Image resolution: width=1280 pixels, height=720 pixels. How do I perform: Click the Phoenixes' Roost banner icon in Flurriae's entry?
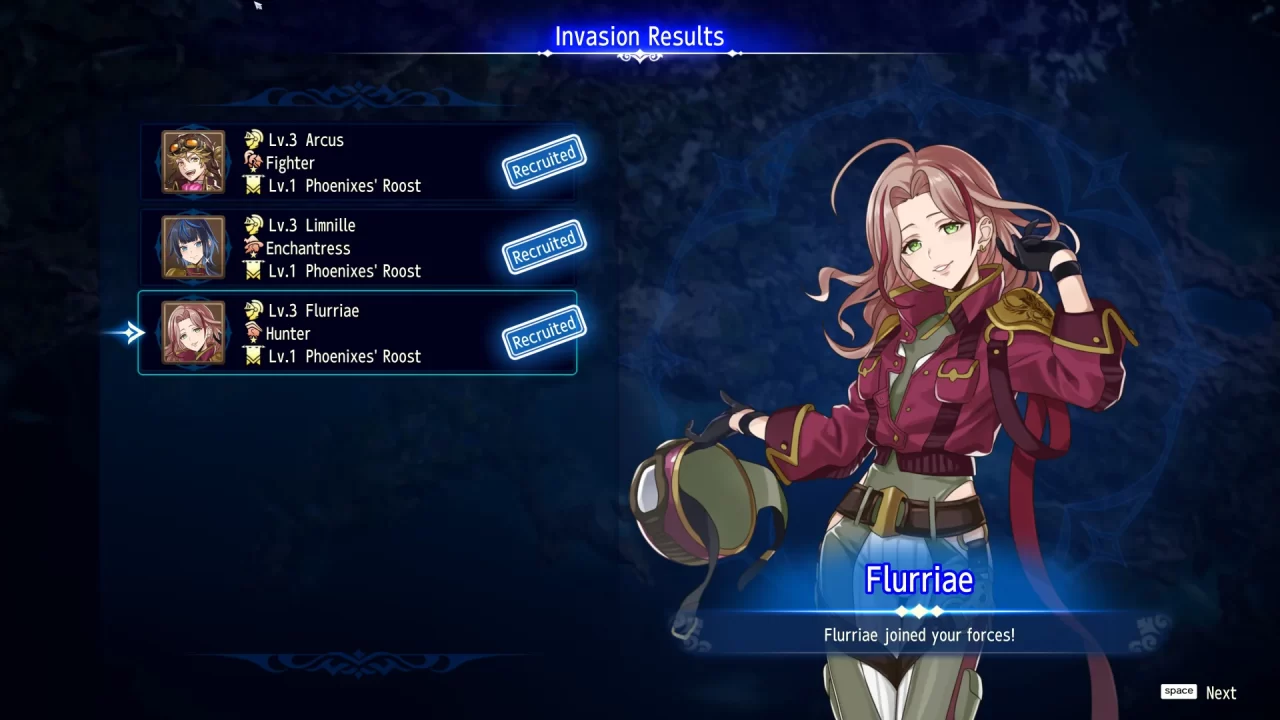[x=252, y=356]
